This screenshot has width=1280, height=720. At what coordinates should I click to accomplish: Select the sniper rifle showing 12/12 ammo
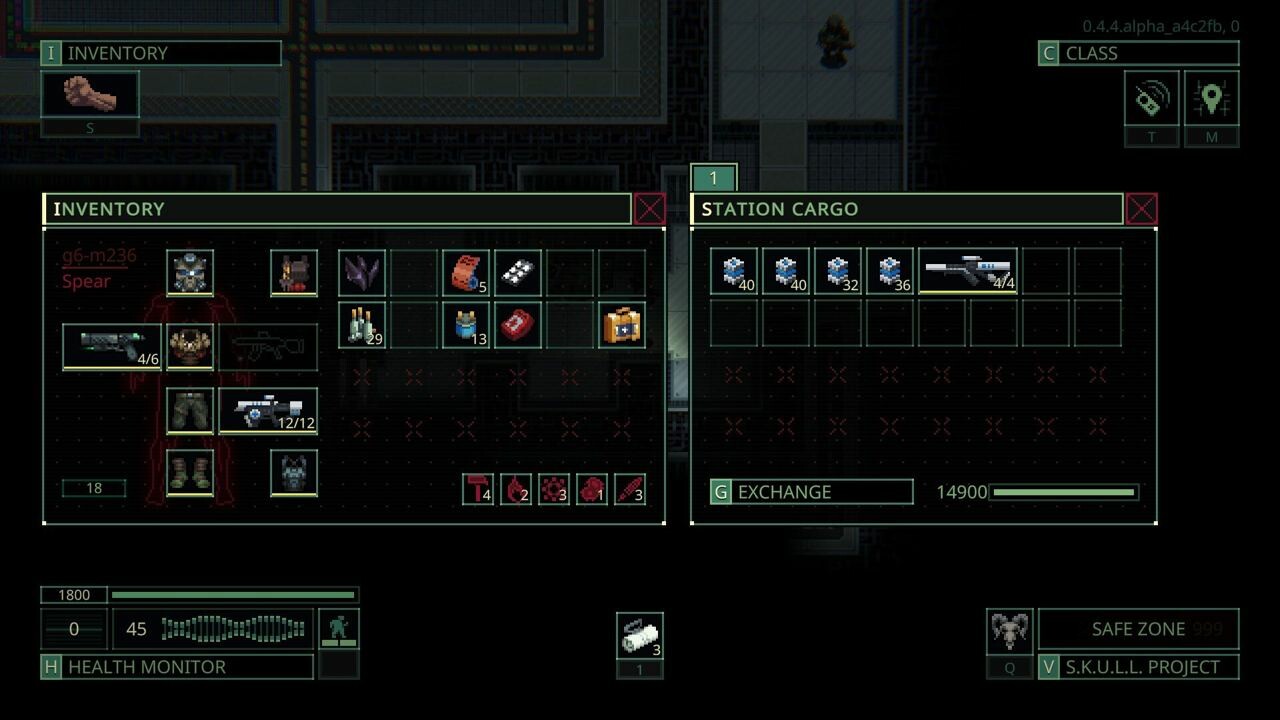(267, 410)
